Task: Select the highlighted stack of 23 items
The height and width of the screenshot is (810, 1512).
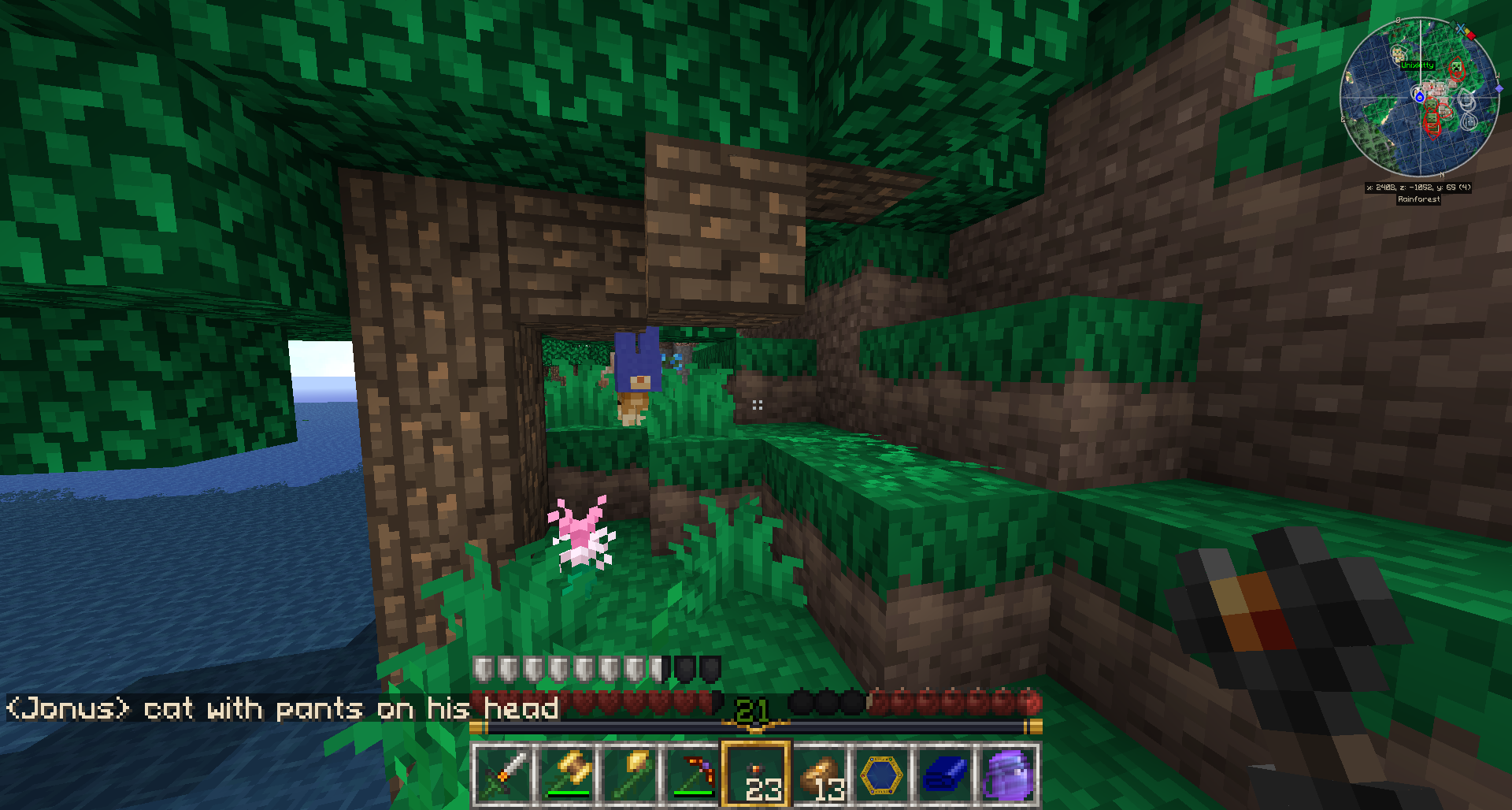Action: point(756,775)
